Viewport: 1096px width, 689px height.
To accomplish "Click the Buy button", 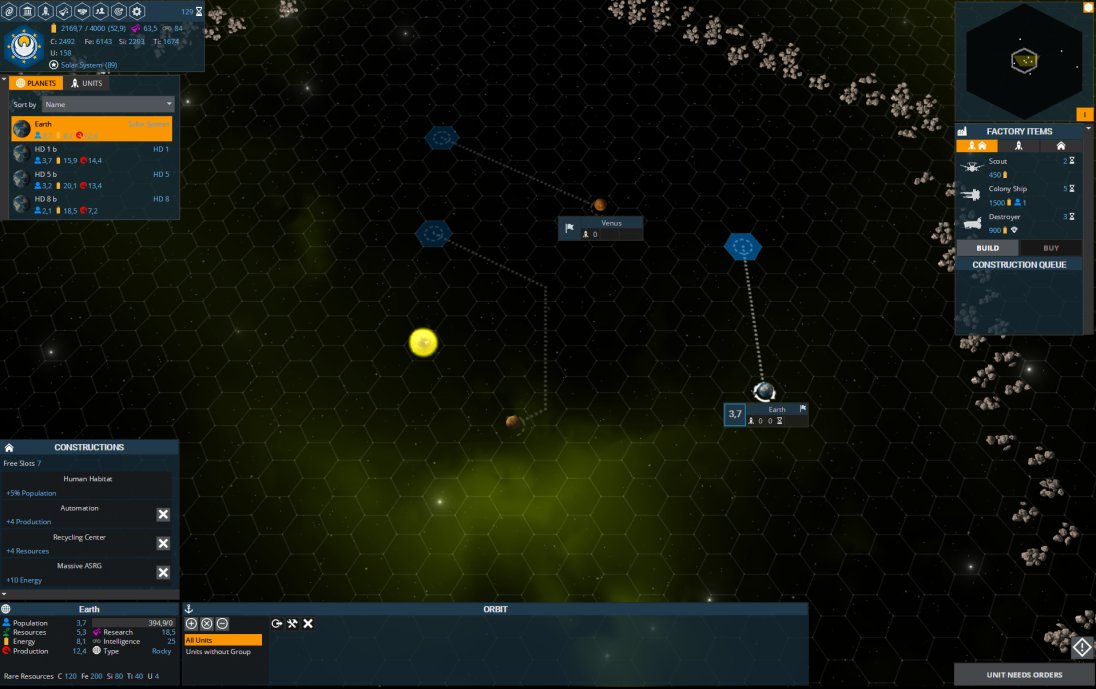I will tap(1050, 248).
